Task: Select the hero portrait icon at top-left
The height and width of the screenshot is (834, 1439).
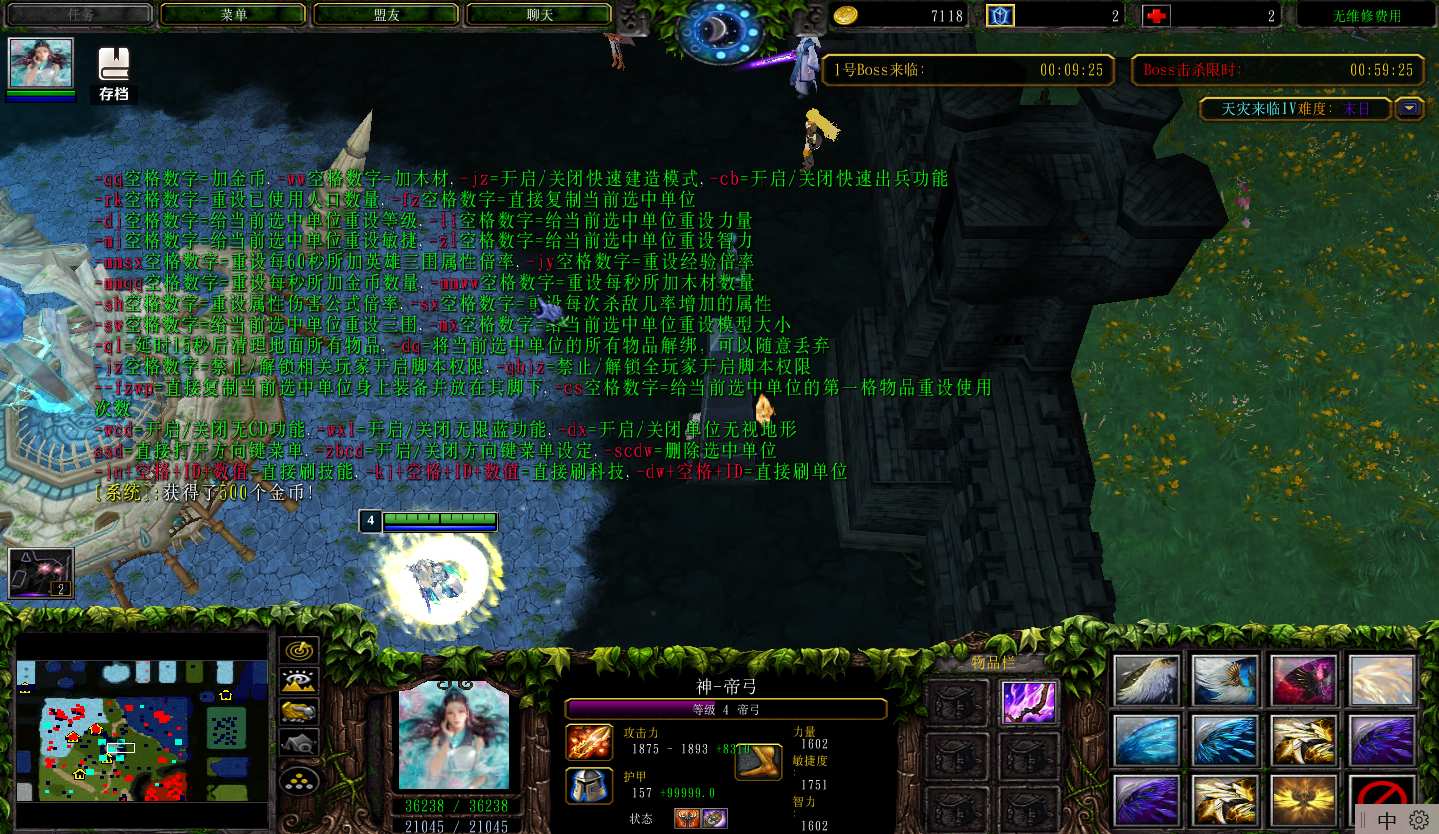Action: (x=41, y=65)
